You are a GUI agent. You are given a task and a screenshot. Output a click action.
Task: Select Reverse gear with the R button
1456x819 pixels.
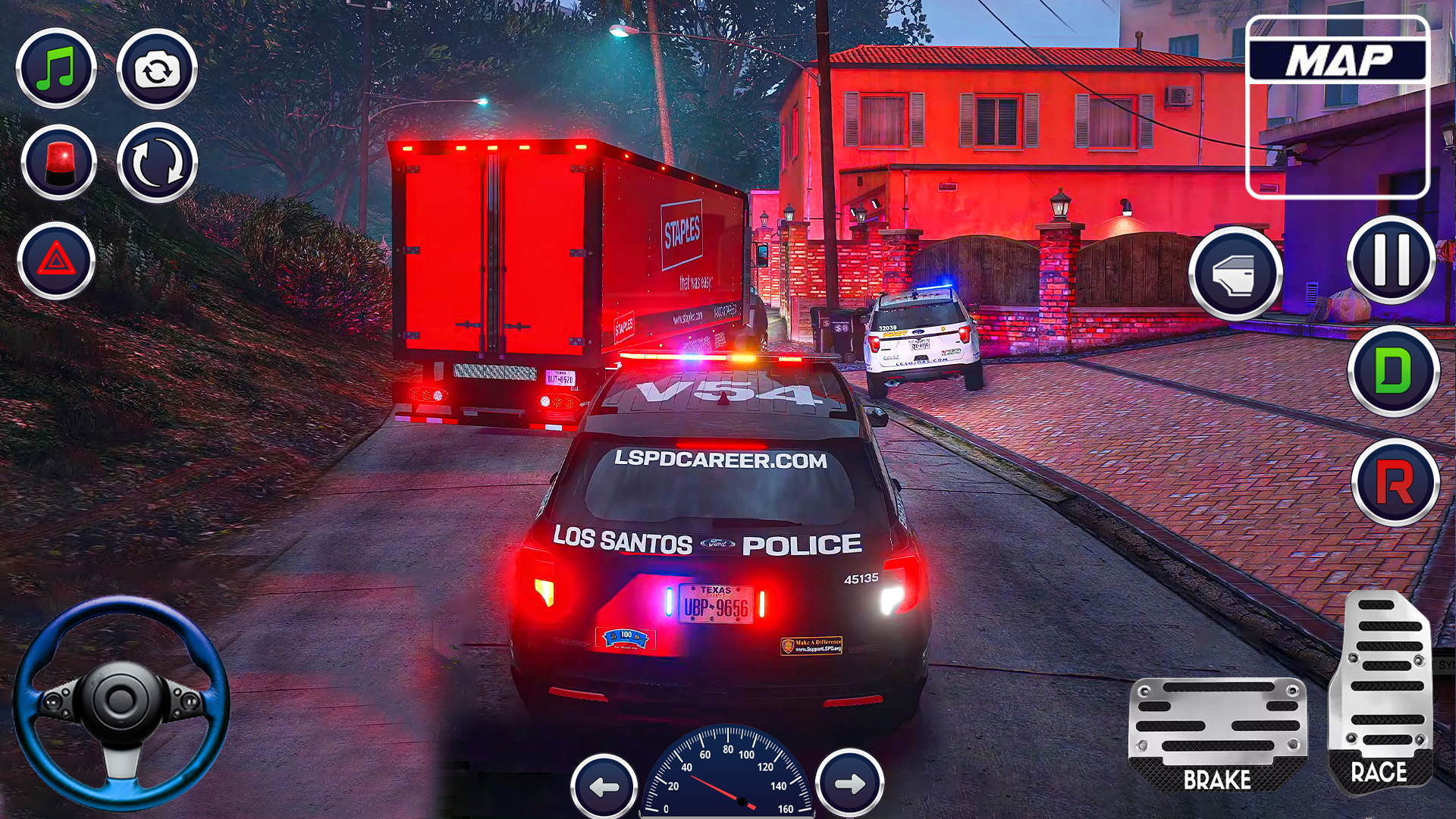coord(1395,482)
